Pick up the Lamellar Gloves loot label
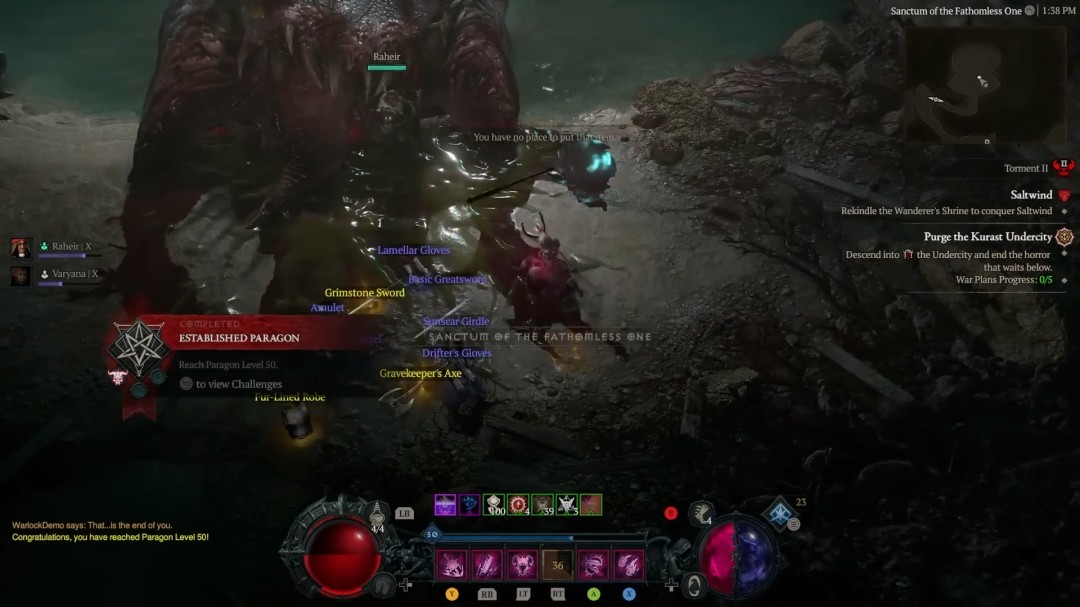 pyautogui.click(x=413, y=250)
